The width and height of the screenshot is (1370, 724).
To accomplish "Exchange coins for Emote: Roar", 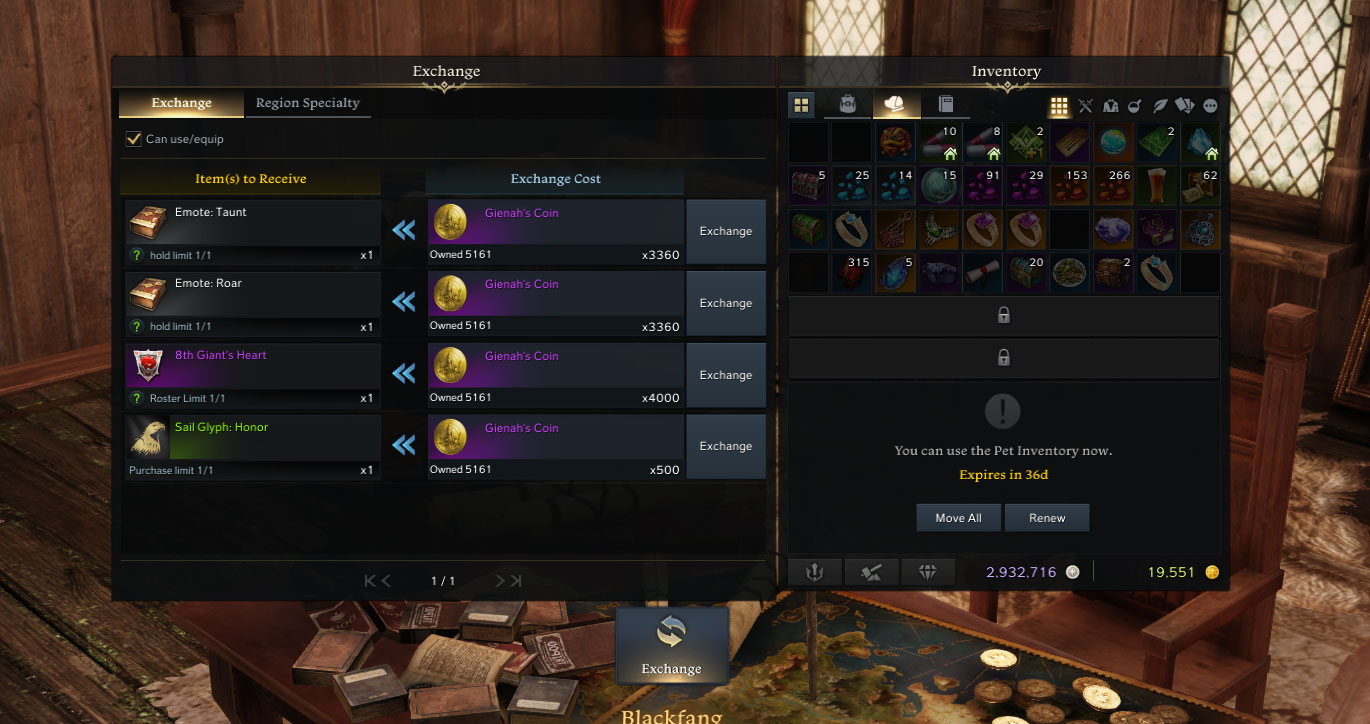I will click(x=726, y=302).
